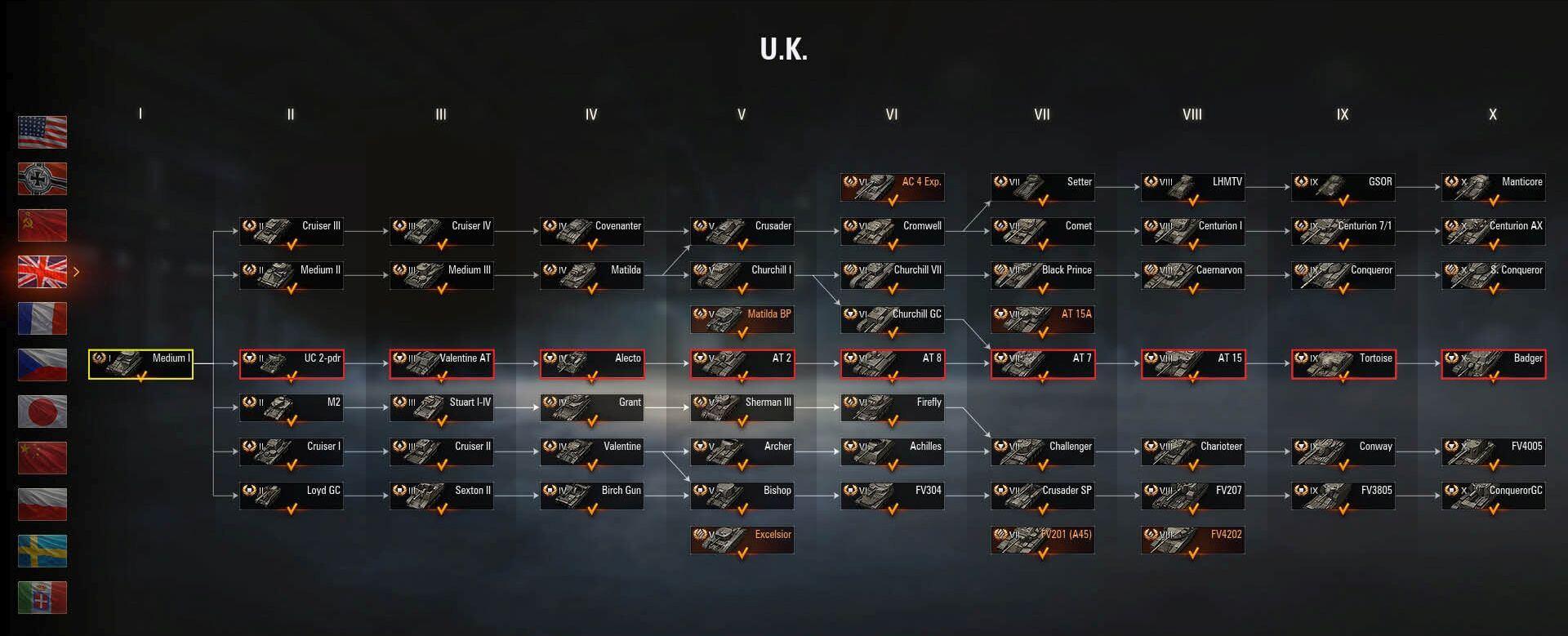This screenshot has height=636, width=1568.
Task: Select the Loyd GC artillery
Action: [291, 496]
